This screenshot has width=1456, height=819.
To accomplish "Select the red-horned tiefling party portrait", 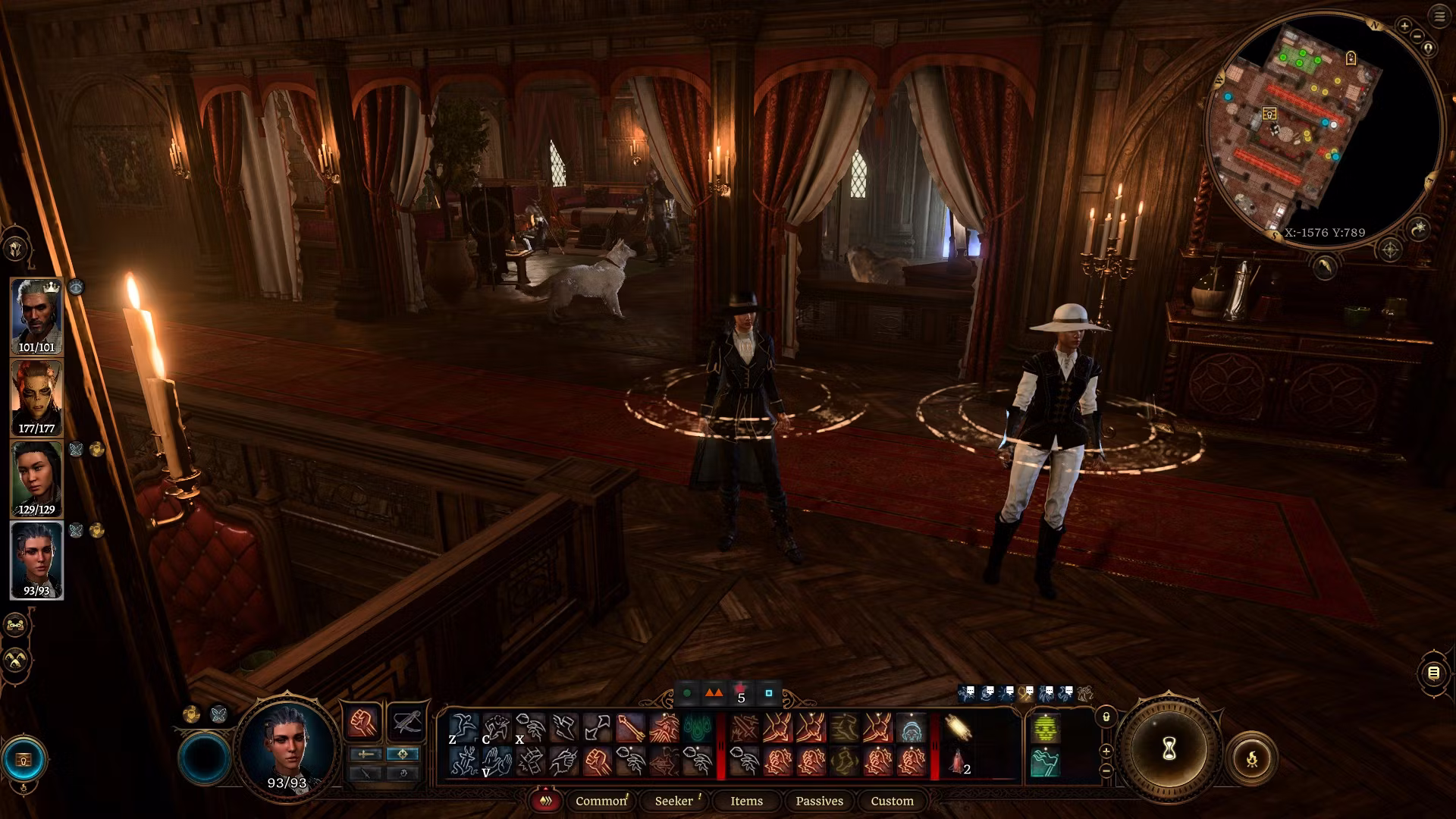I will 36,398.
